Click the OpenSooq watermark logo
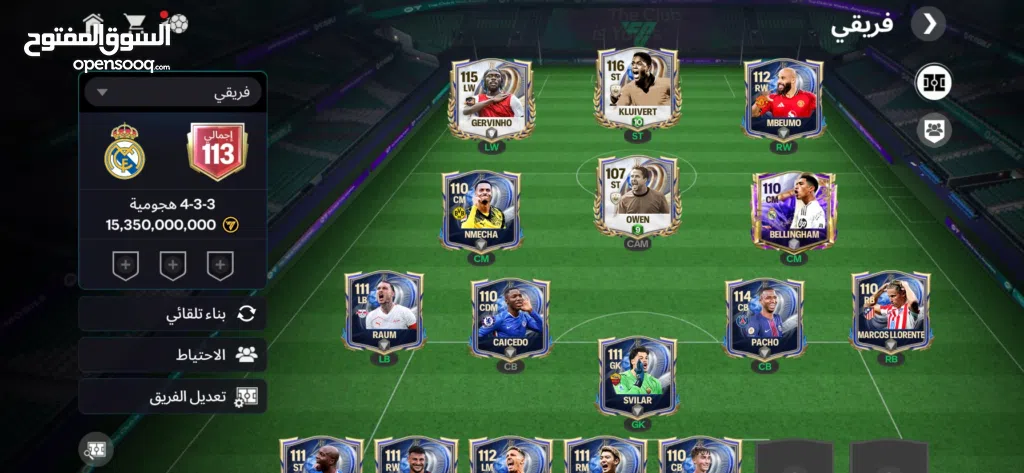1024x473 pixels. 96,41
